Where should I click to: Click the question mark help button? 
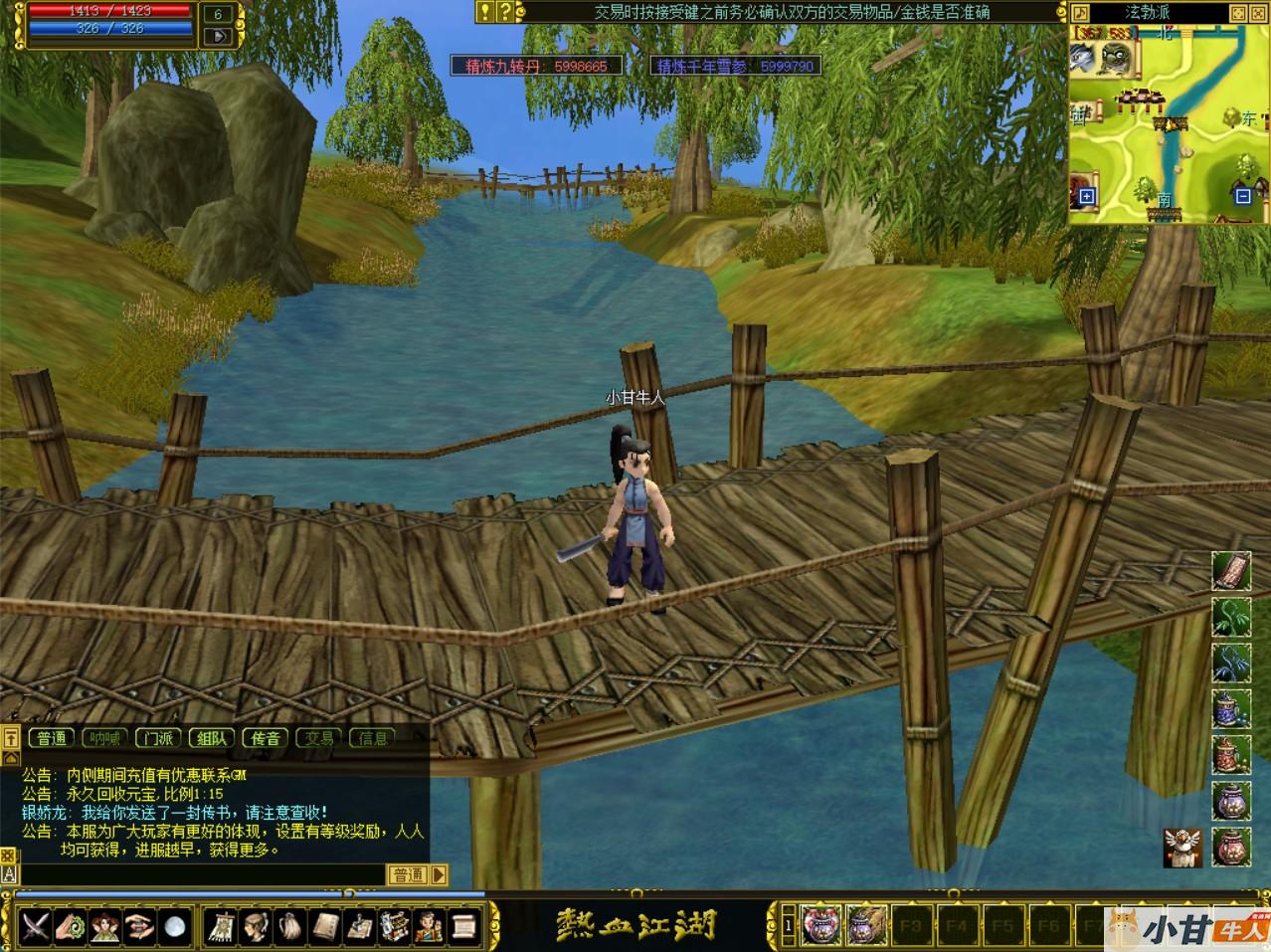[505, 12]
